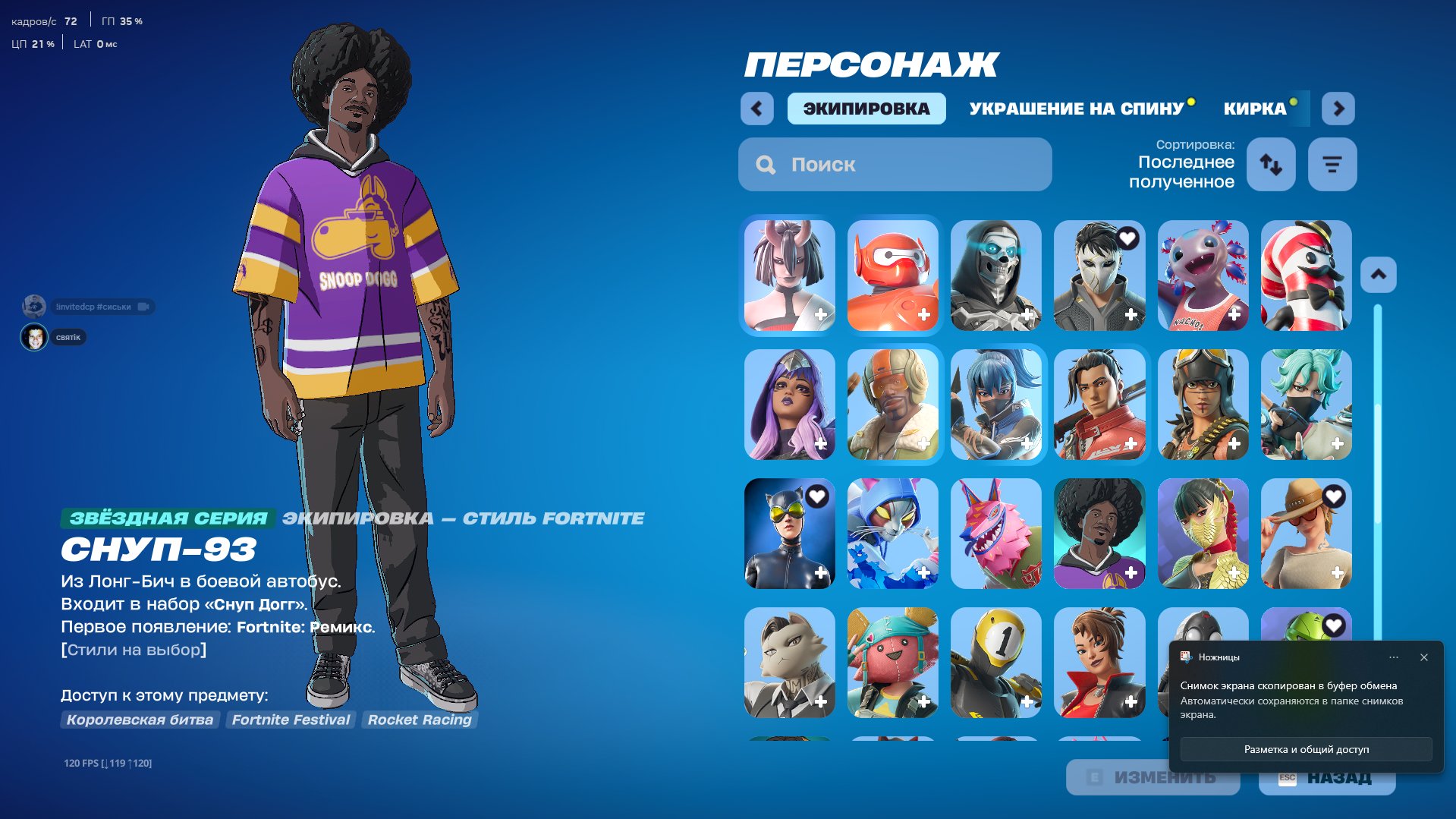
Task: Click the right arrow to see more categories
Action: (x=1338, y=109)
